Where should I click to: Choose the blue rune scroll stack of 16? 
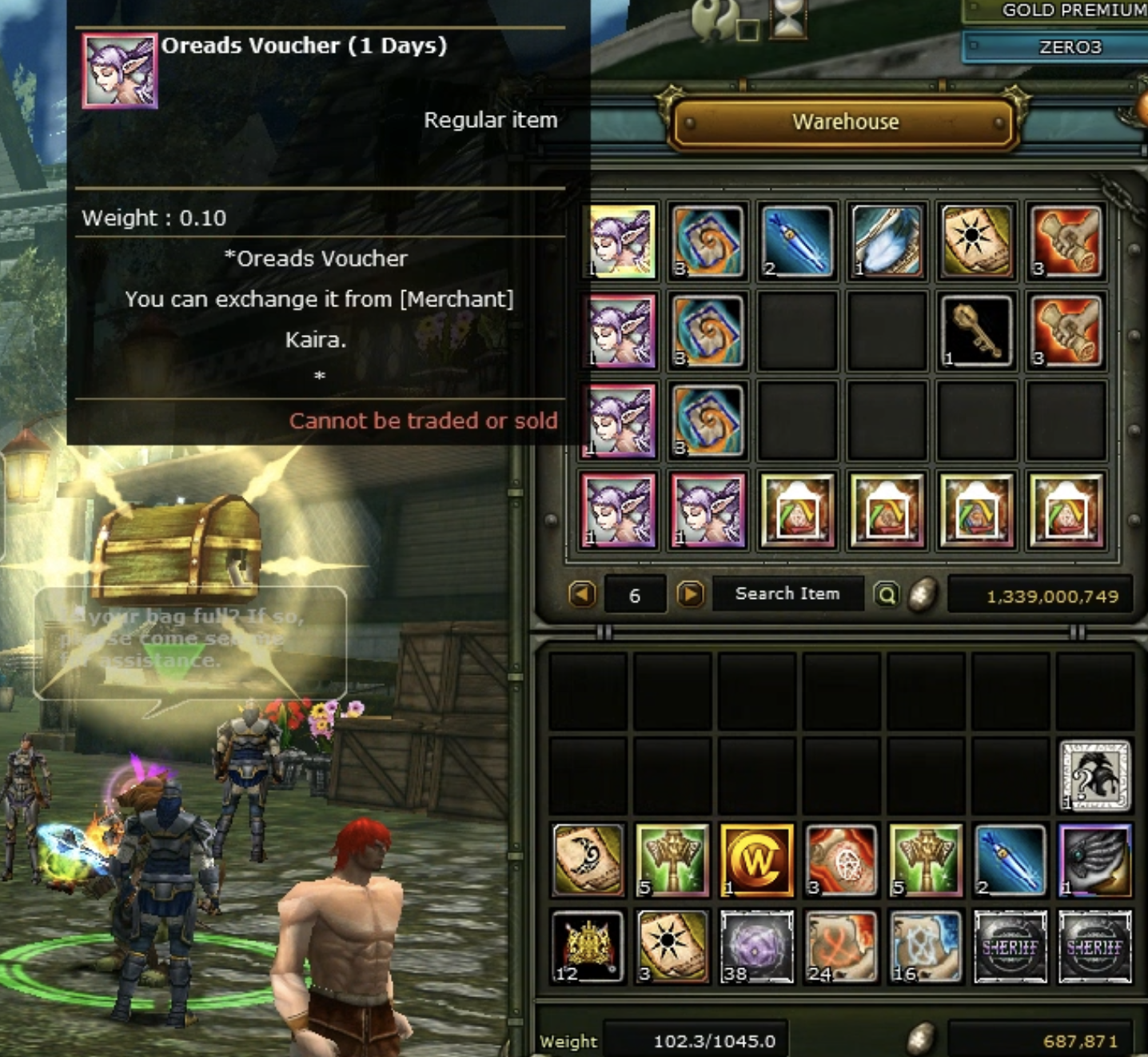[926, 947]
